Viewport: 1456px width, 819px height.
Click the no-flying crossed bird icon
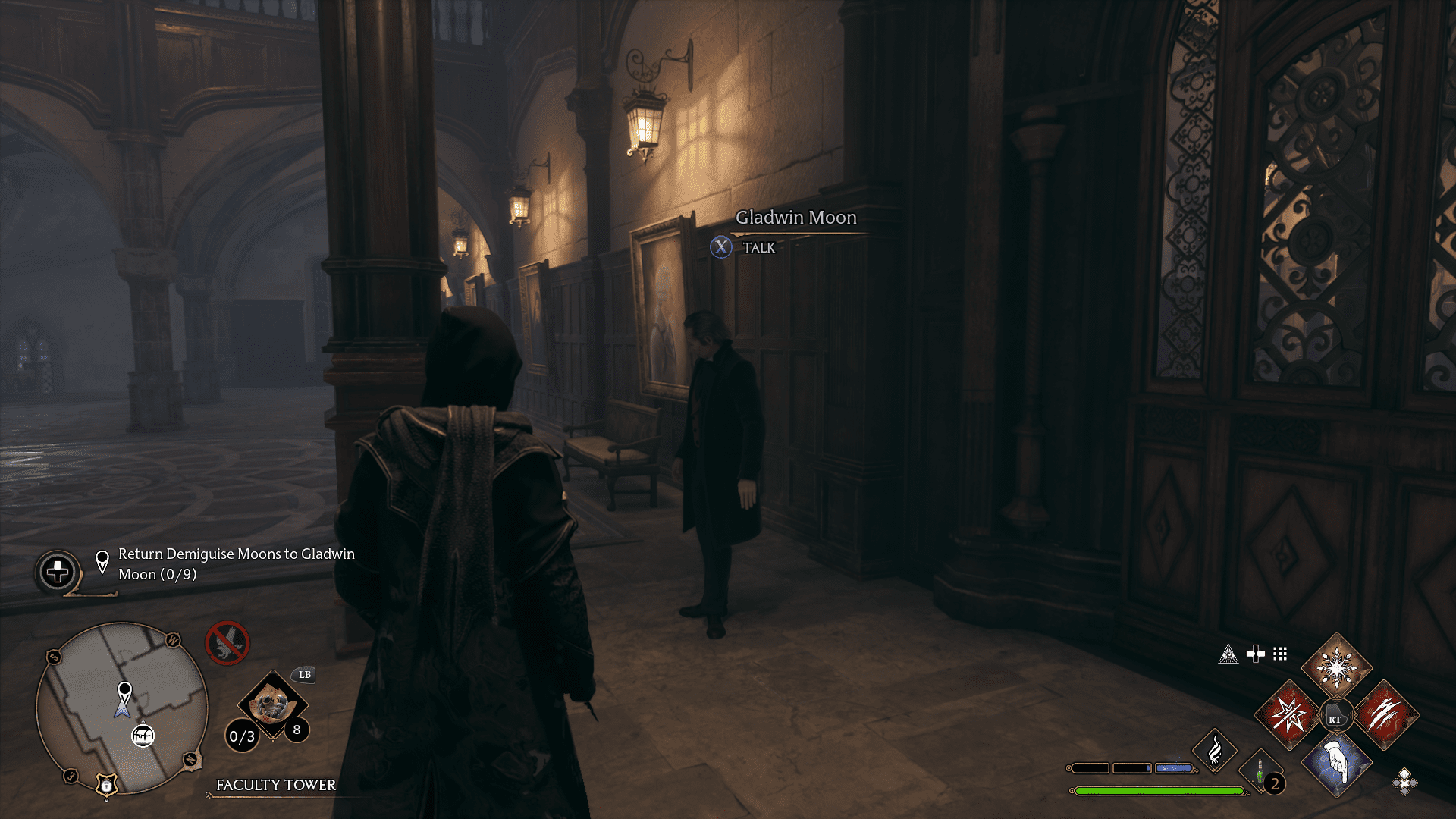tap(227, 643)
